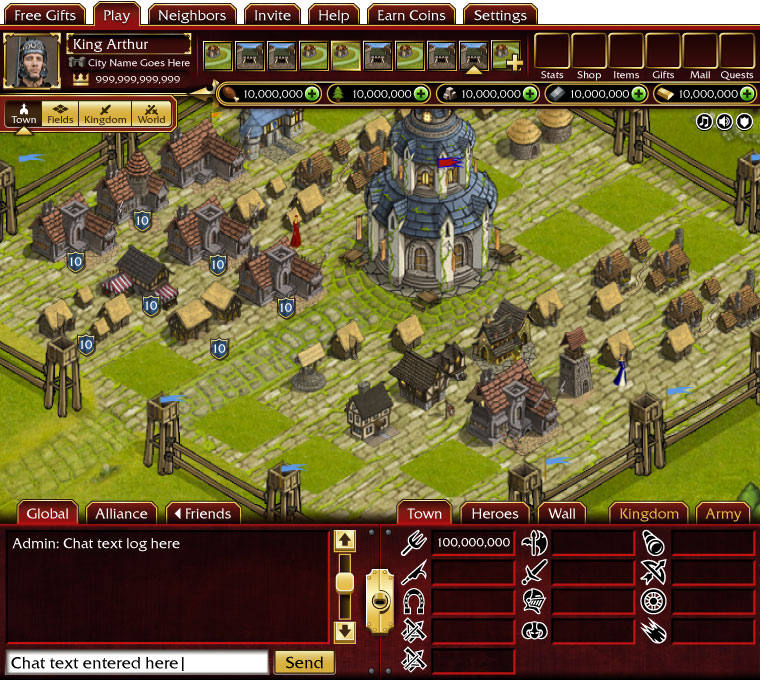Open the Earn Coins tab
The width and height of the screenshot is (760, 680).
click(x=411, y=15)
